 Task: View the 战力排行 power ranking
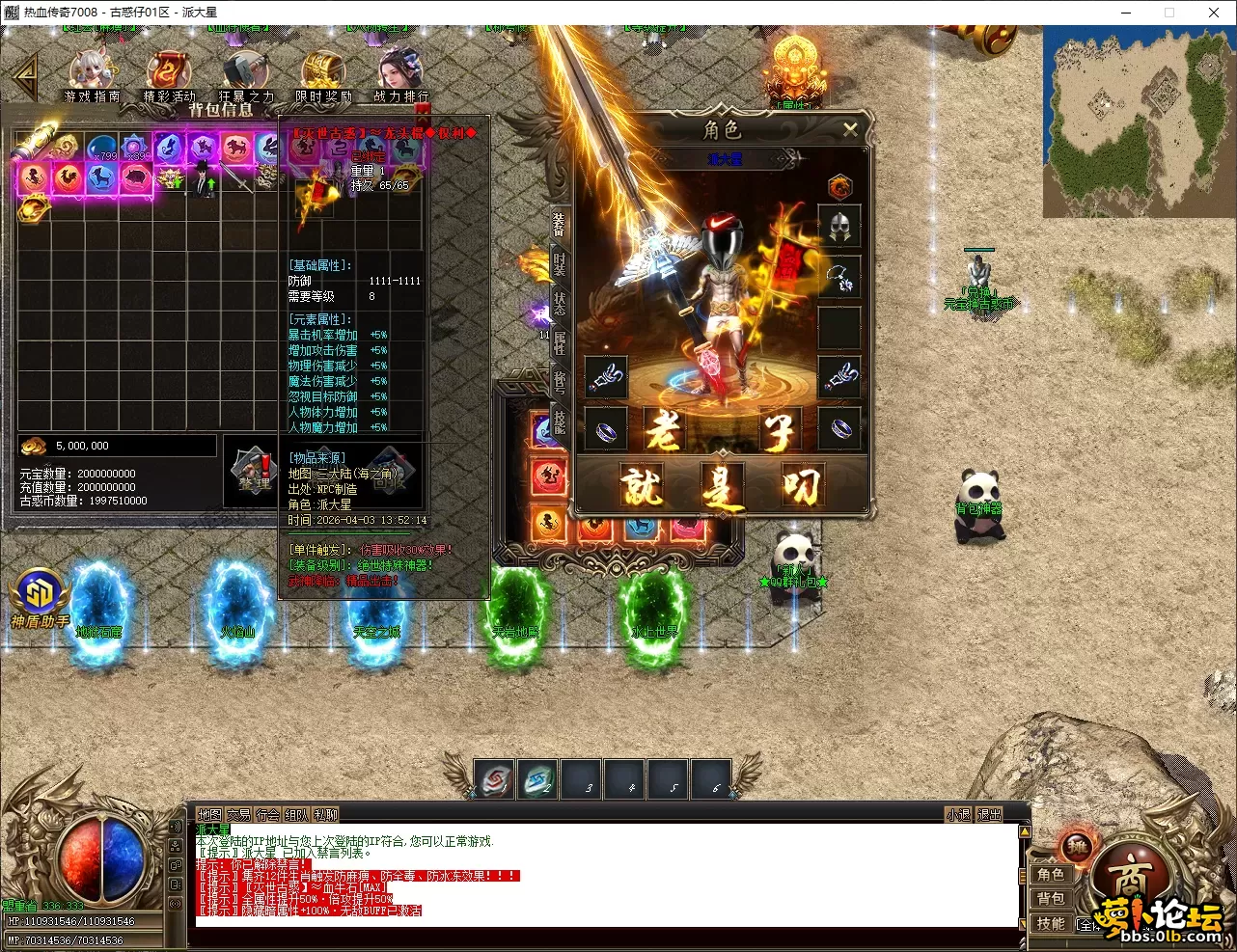click(x=400, y=75)
